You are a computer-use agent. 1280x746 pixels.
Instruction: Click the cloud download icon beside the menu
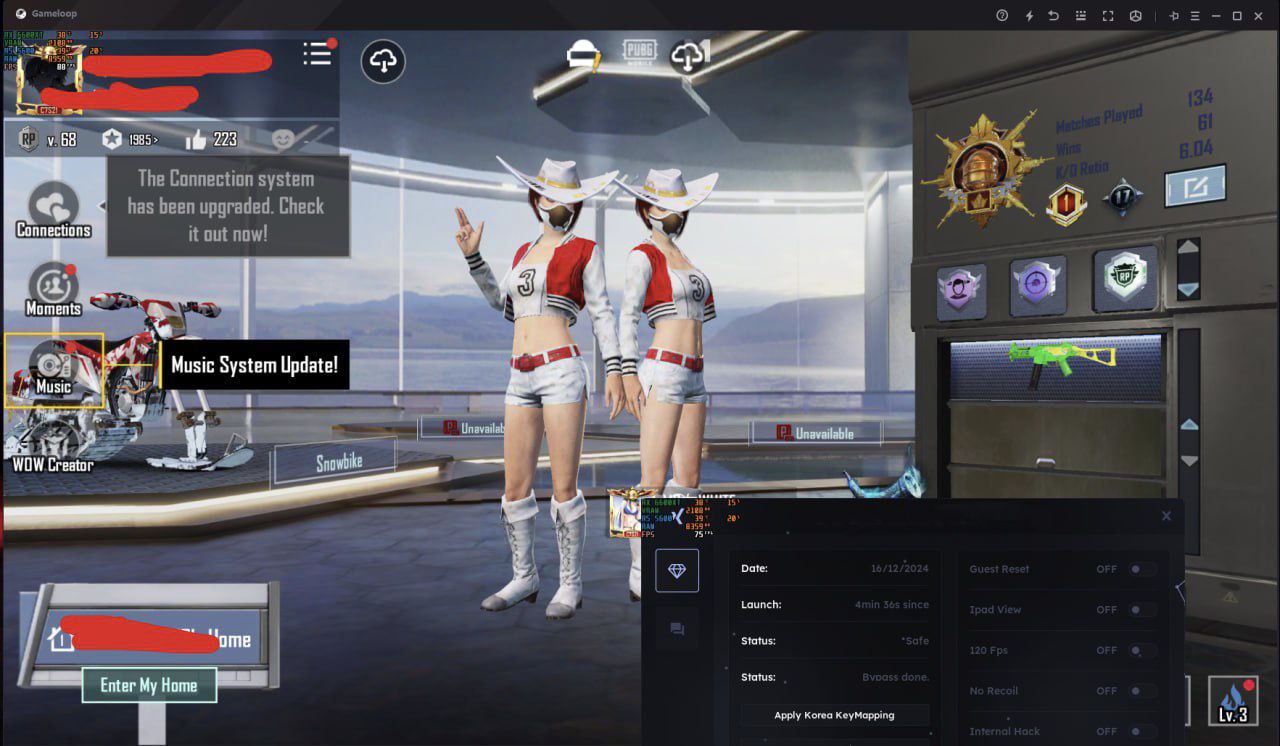383,62
